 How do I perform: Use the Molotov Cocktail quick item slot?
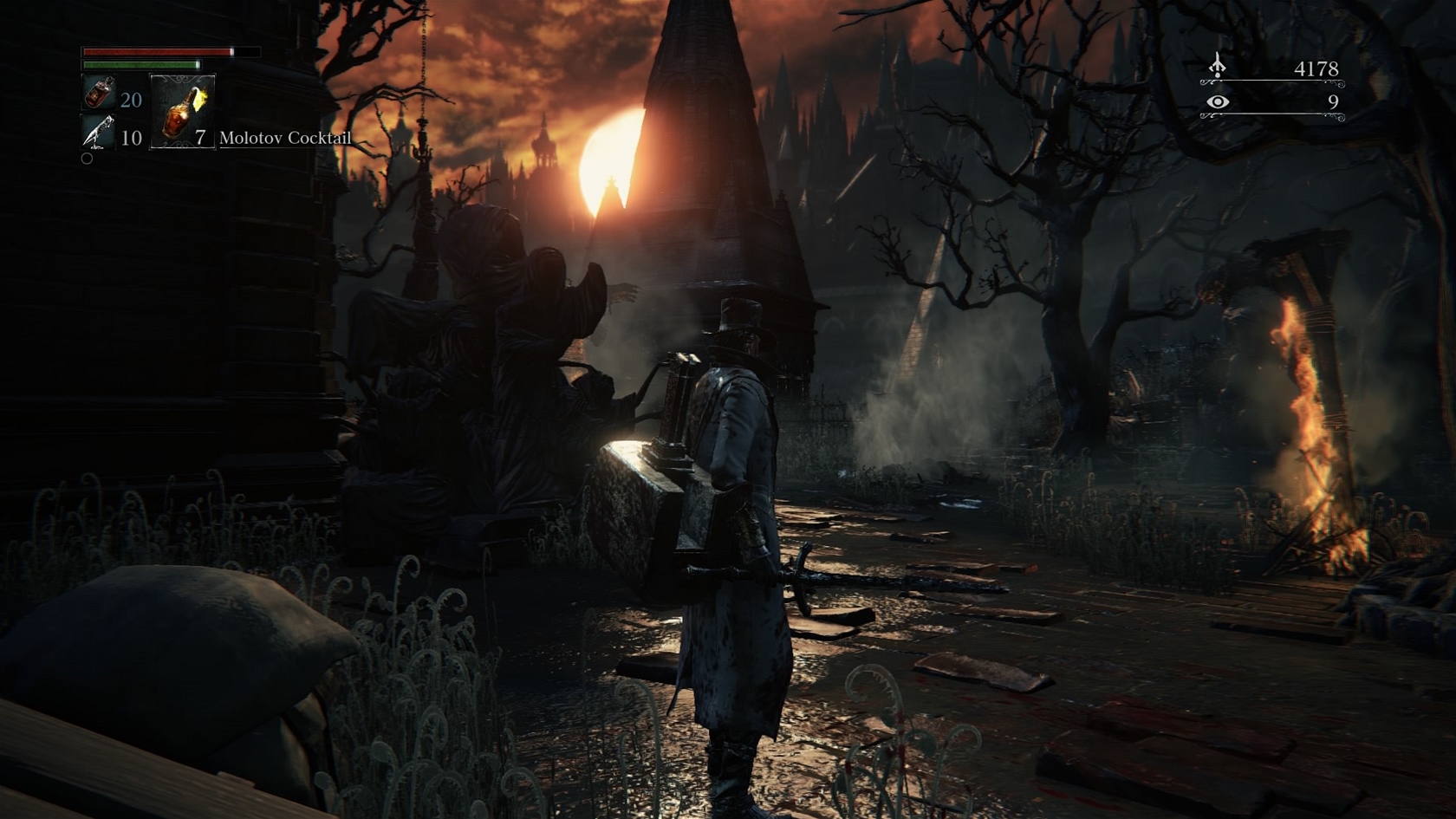(183, 111)
